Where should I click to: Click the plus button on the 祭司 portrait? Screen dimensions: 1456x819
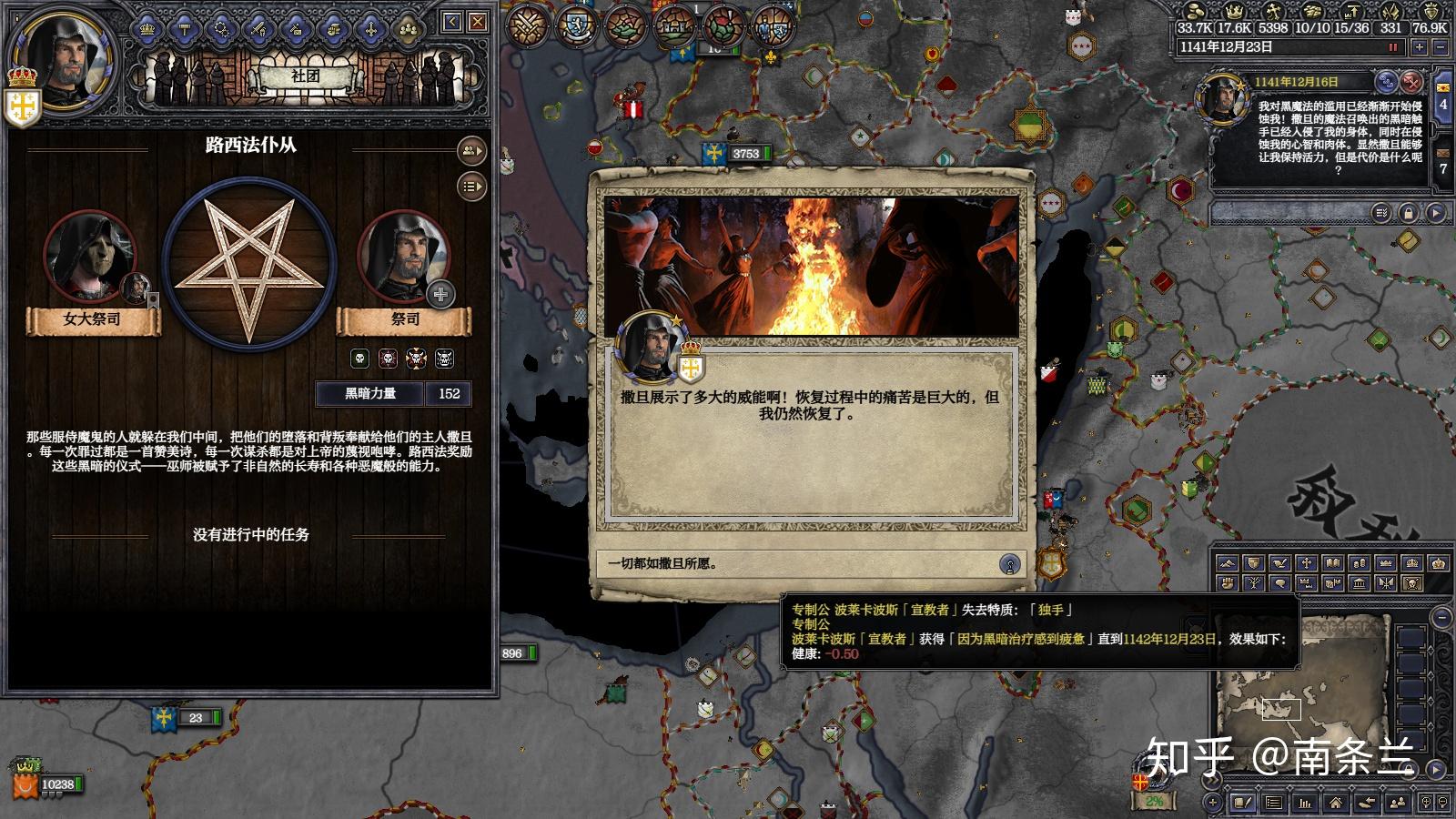tap(440, 294)
